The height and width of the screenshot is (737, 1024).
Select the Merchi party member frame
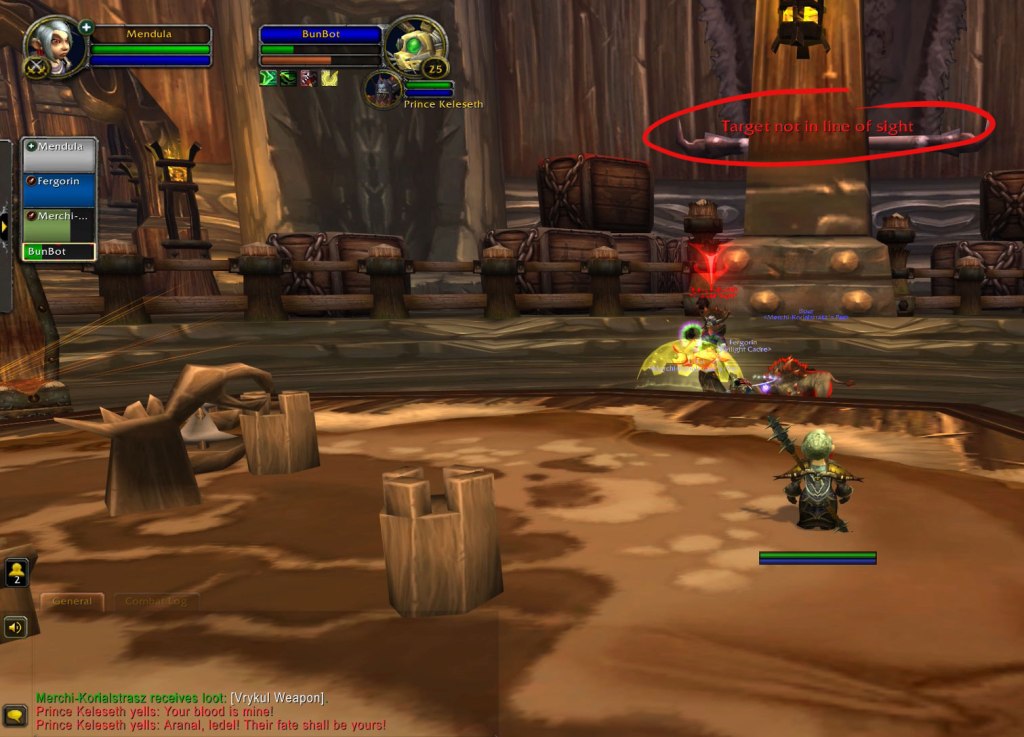(60, 224)
